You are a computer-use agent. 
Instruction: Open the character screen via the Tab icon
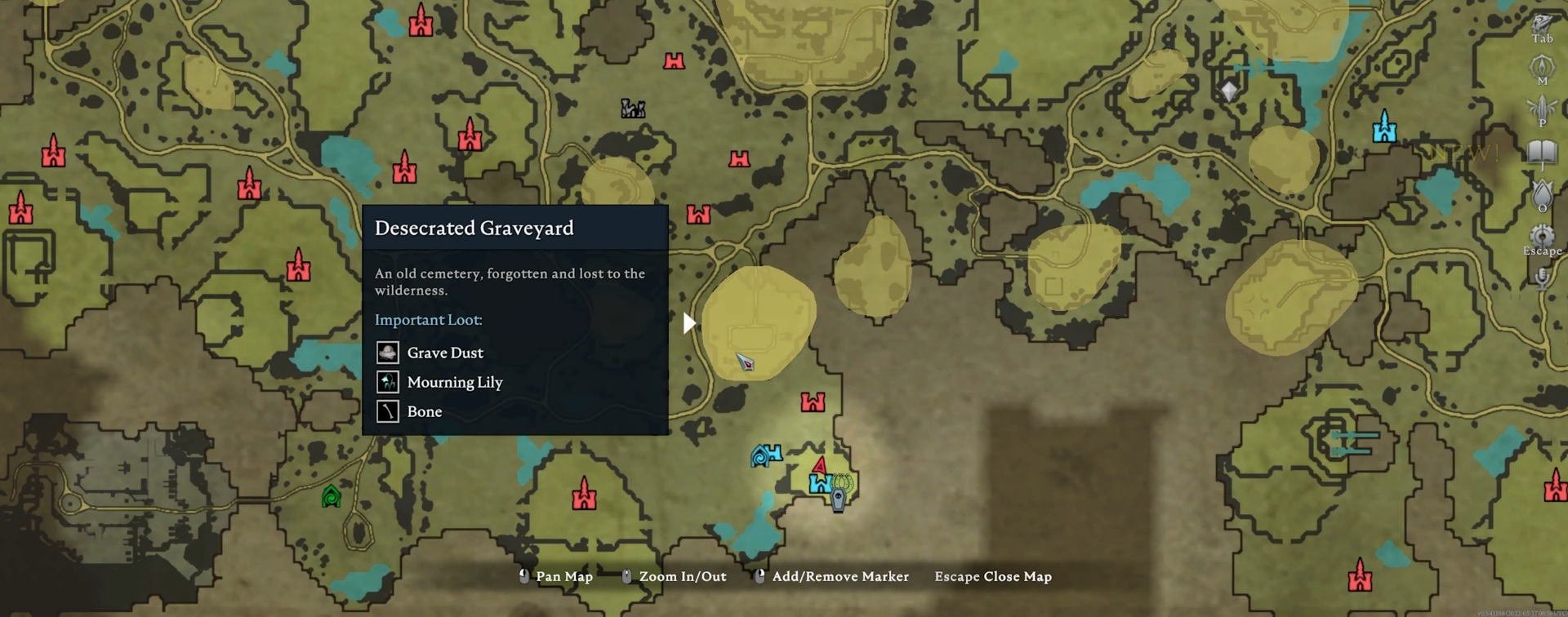coord(1541,22)
